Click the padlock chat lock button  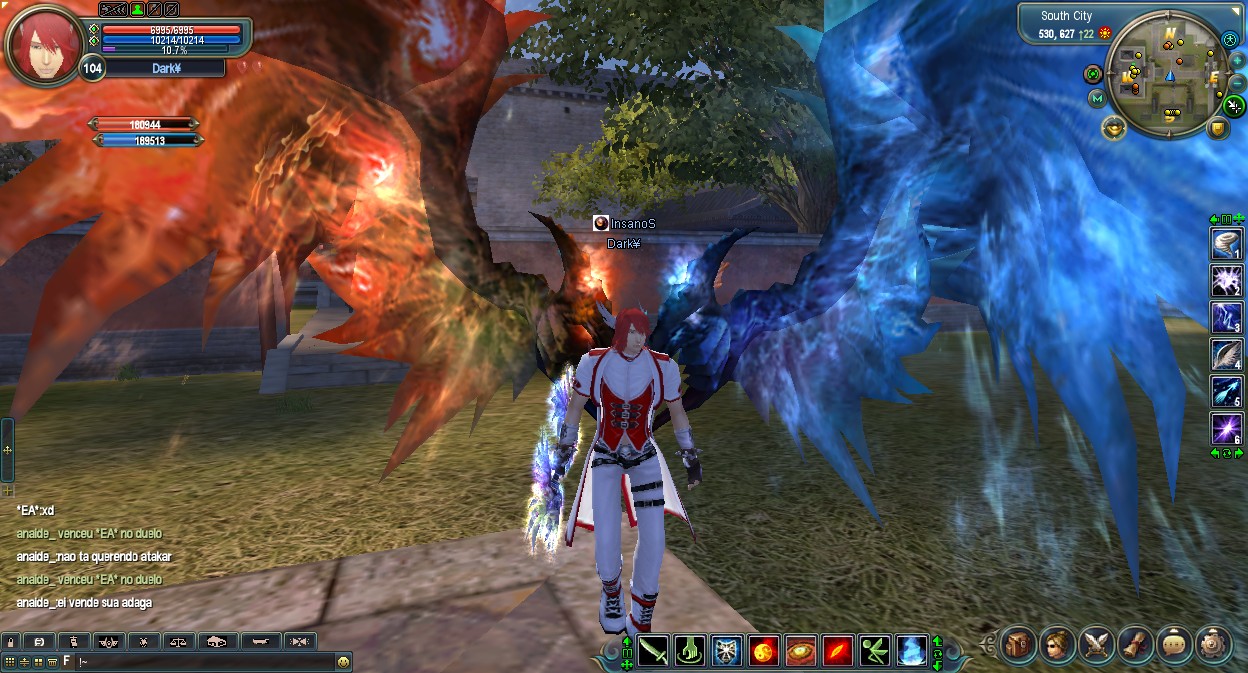click(x=10, y=641)
